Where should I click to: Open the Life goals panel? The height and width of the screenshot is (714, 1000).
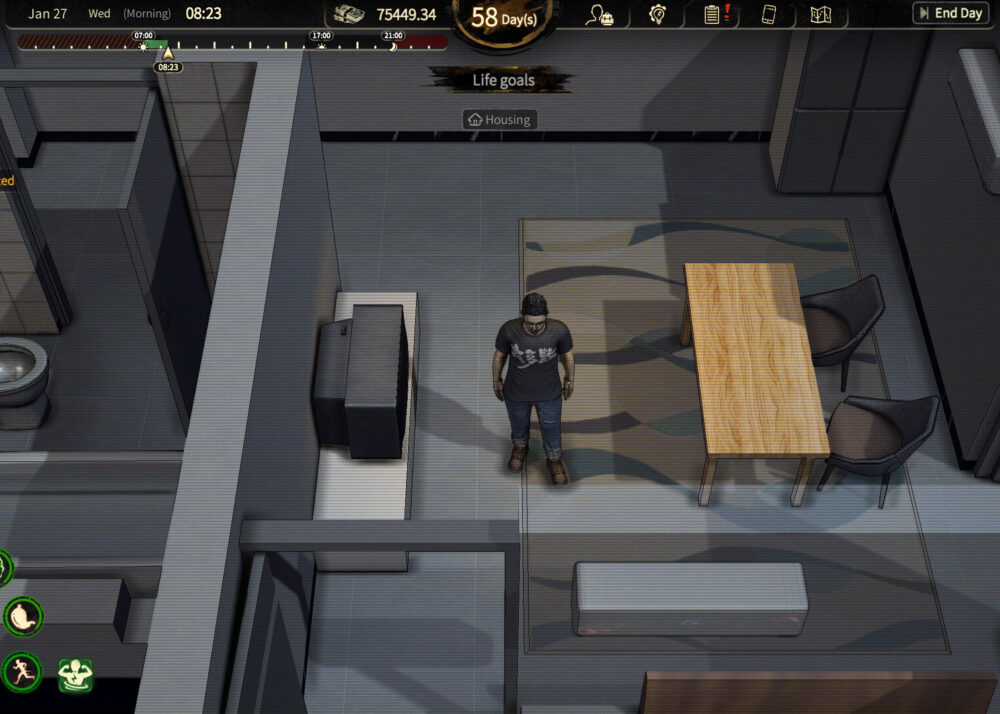[503, 80]
